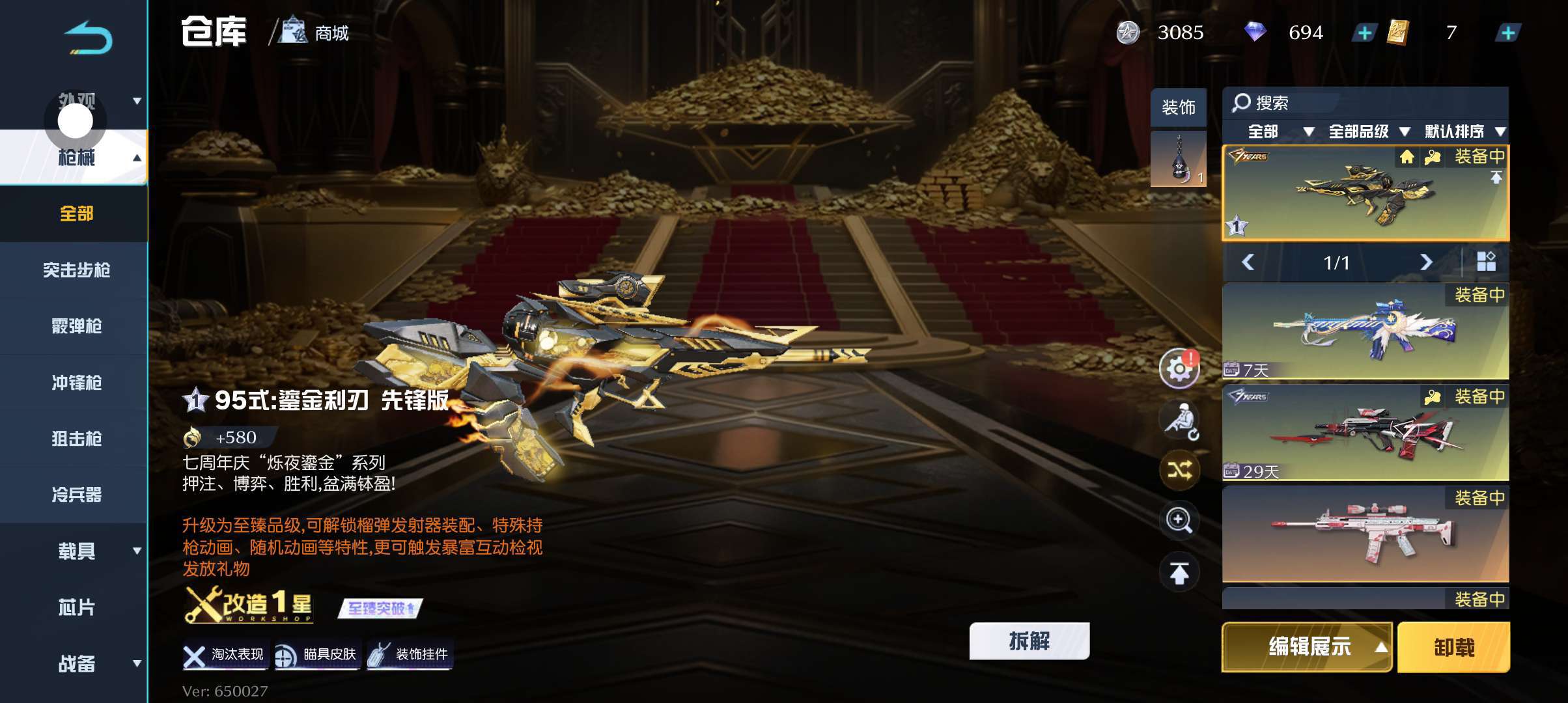Expand the 载具 section

tap(77, 551)
